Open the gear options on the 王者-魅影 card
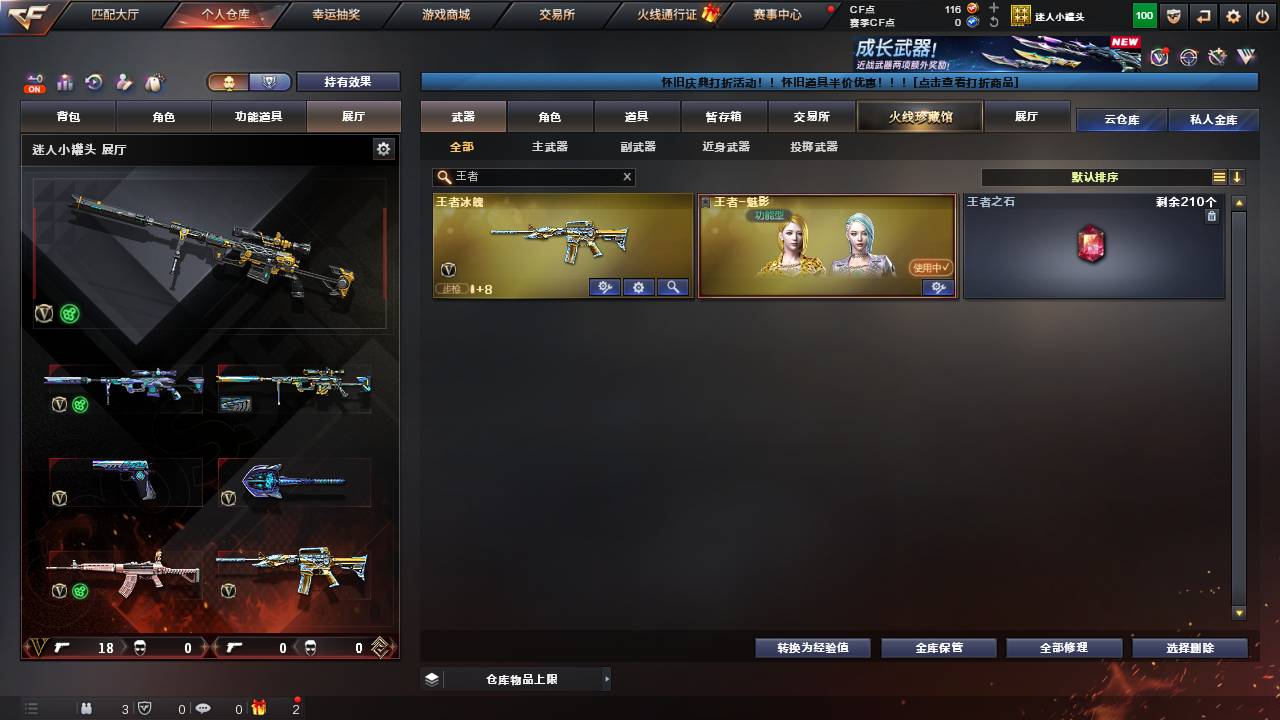 tap(938, 287)
